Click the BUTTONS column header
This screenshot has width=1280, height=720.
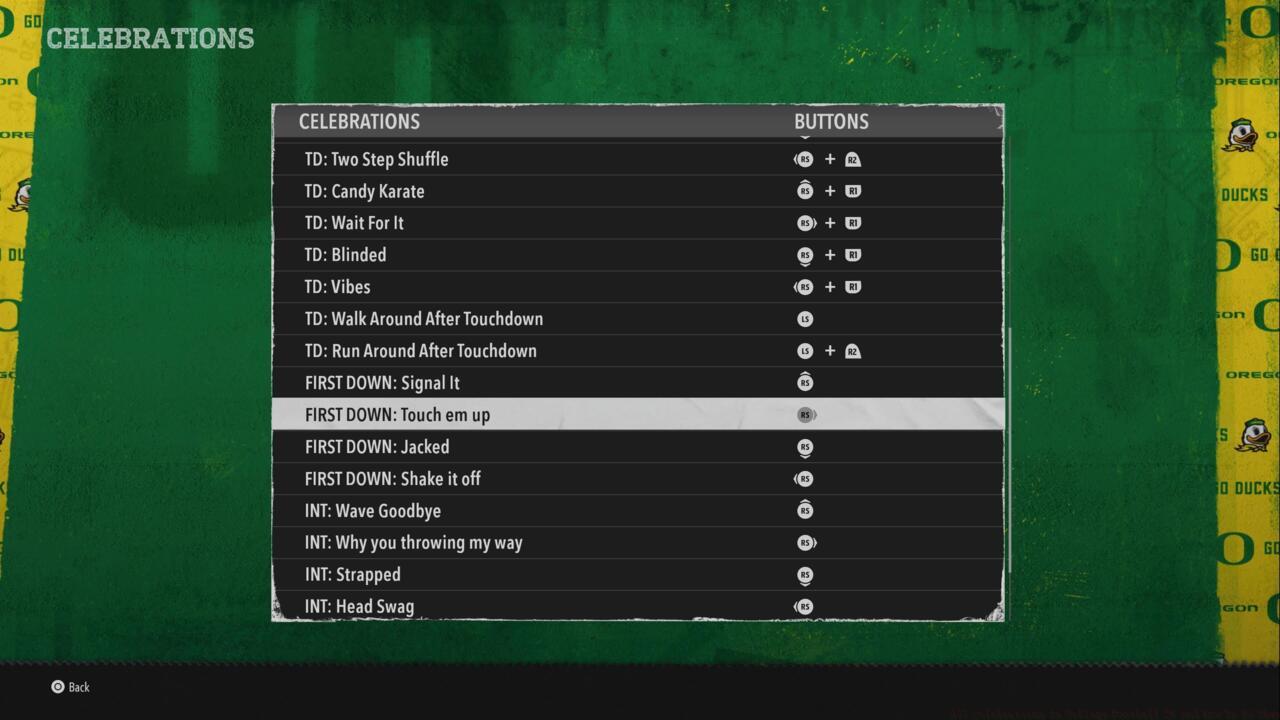(831, 121)
